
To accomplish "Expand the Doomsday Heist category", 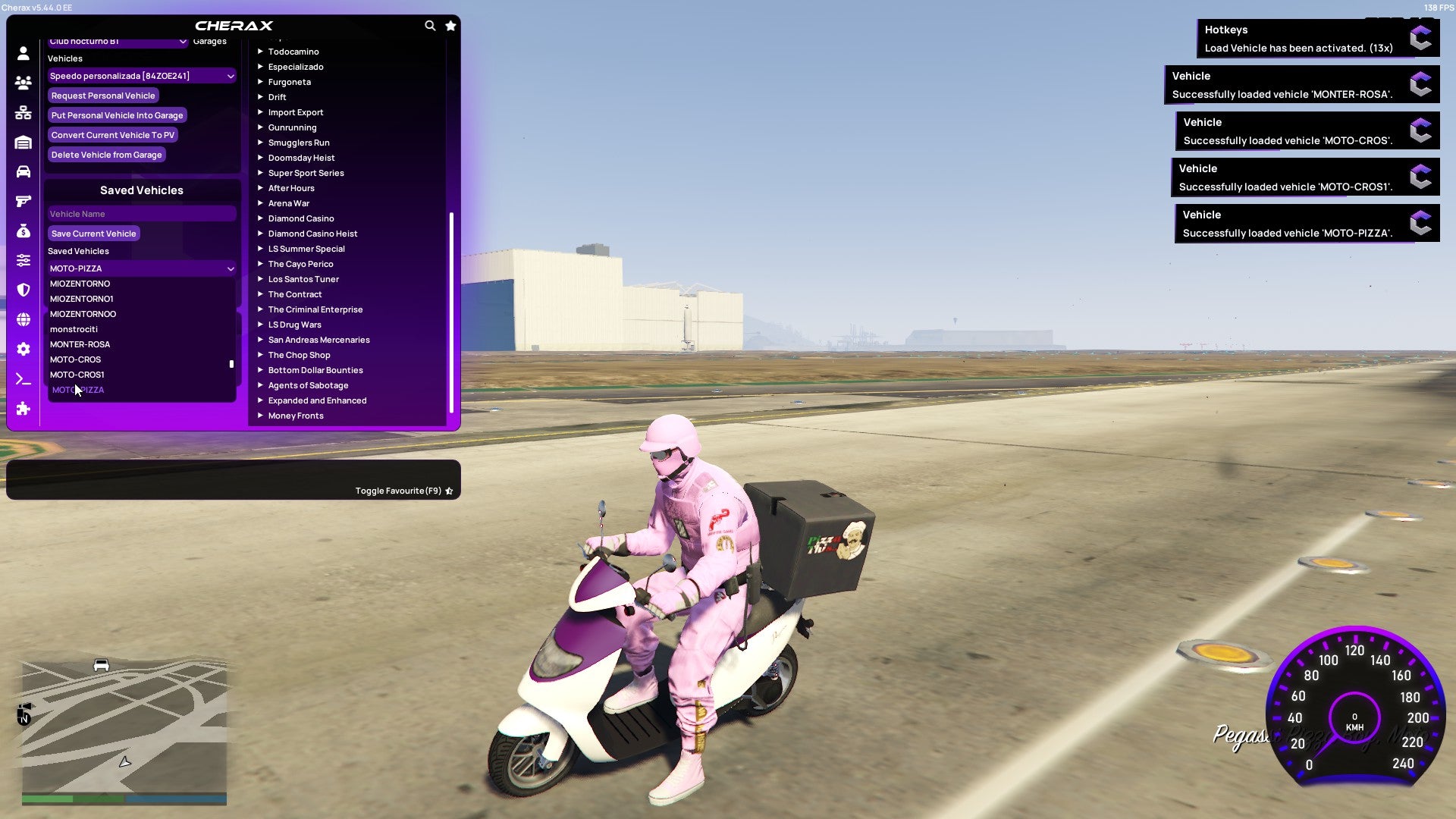I will click(300, 158).
